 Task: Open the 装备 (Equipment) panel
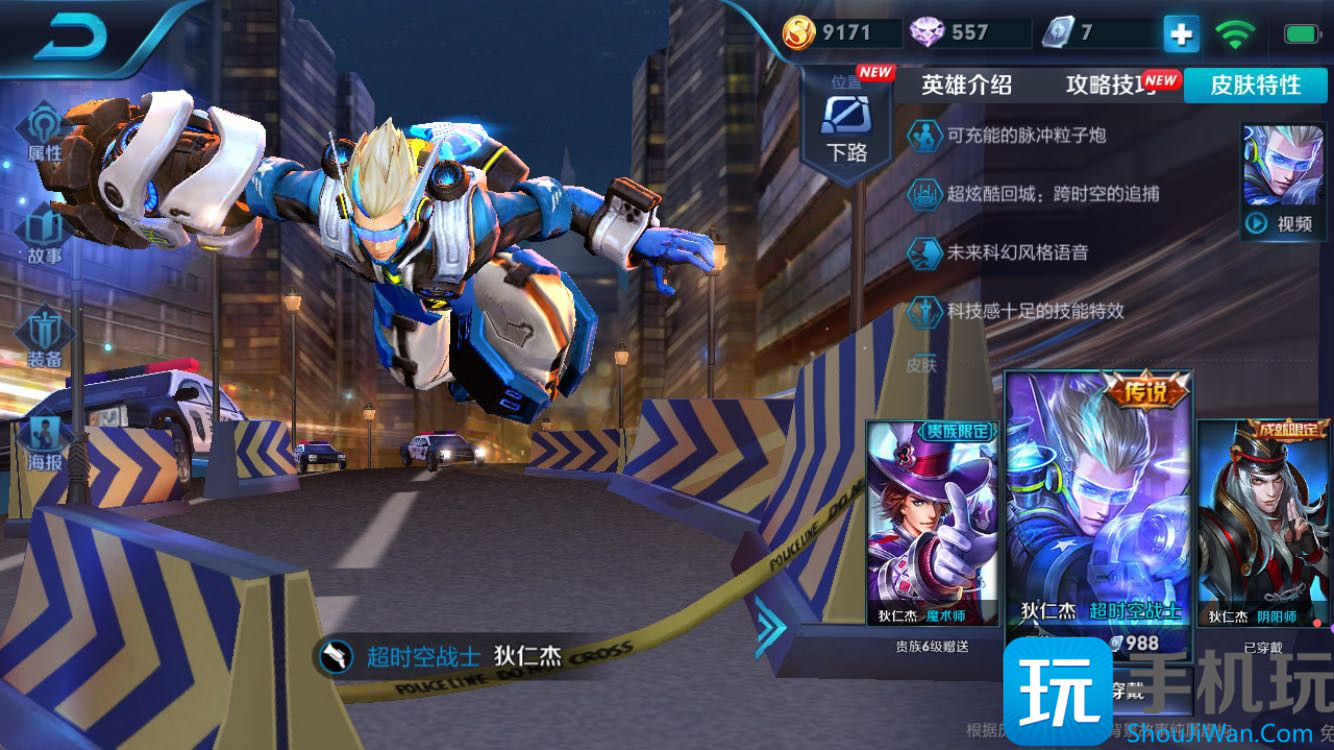43,340
